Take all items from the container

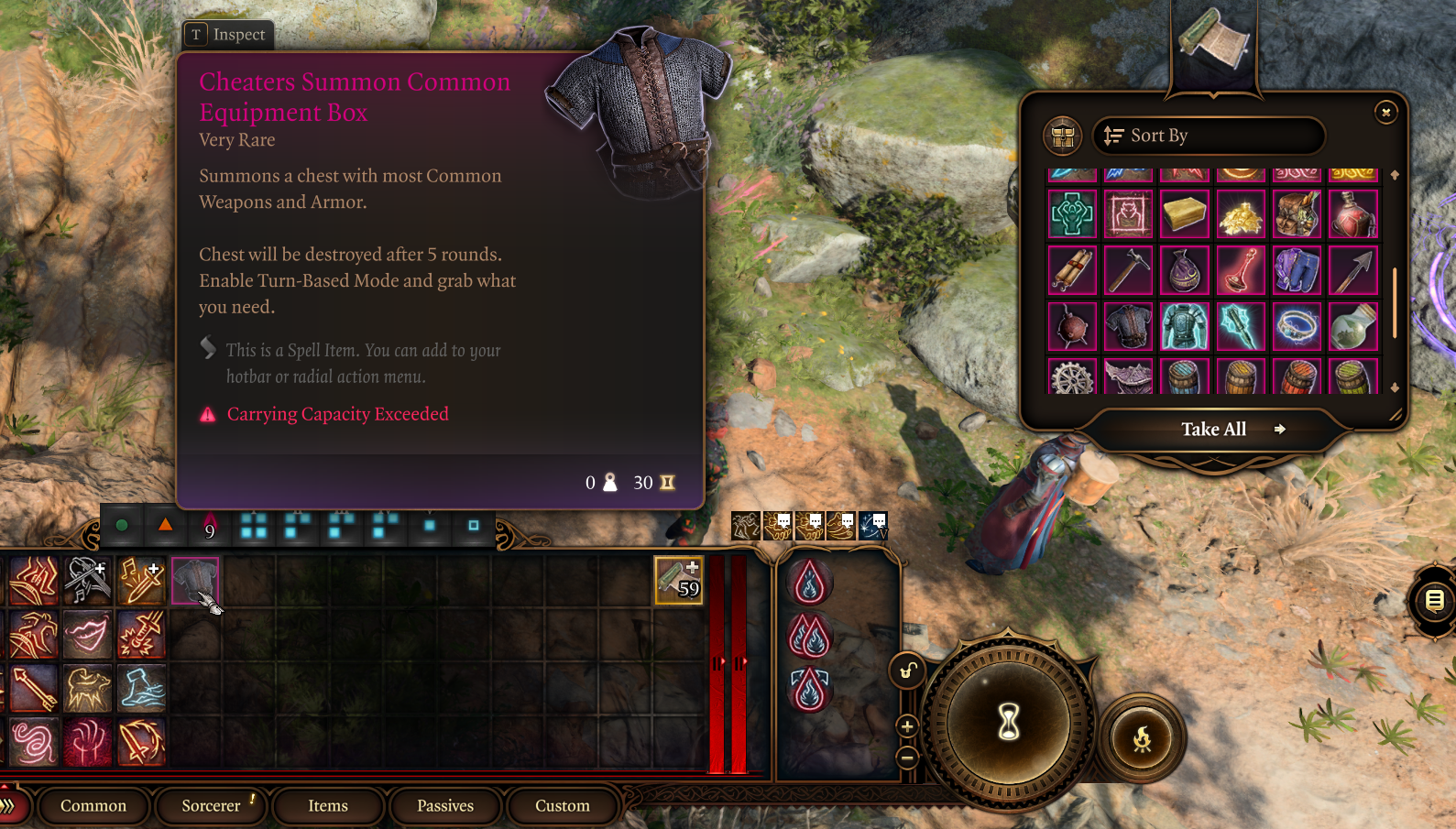(1213, 430)
